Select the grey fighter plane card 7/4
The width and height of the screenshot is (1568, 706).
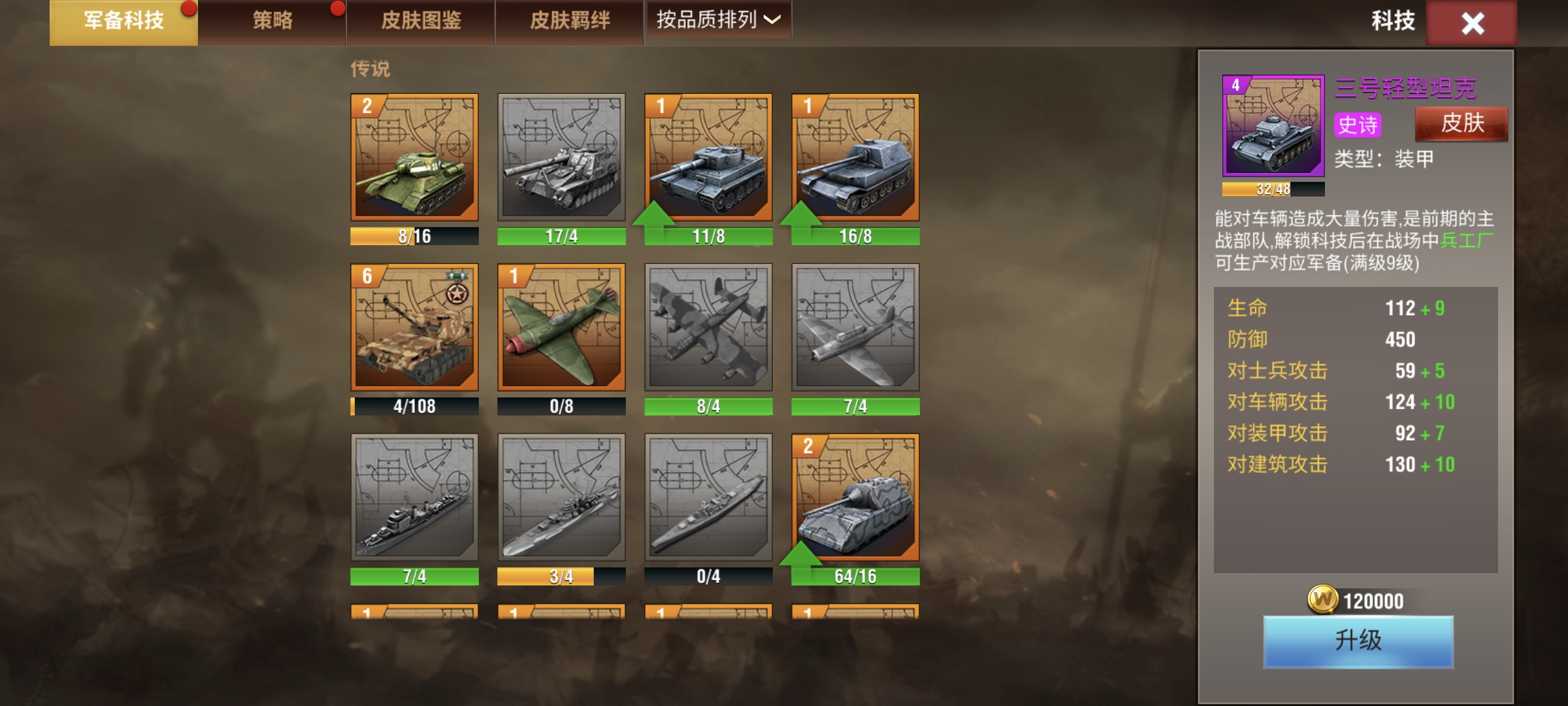(855, 327)
